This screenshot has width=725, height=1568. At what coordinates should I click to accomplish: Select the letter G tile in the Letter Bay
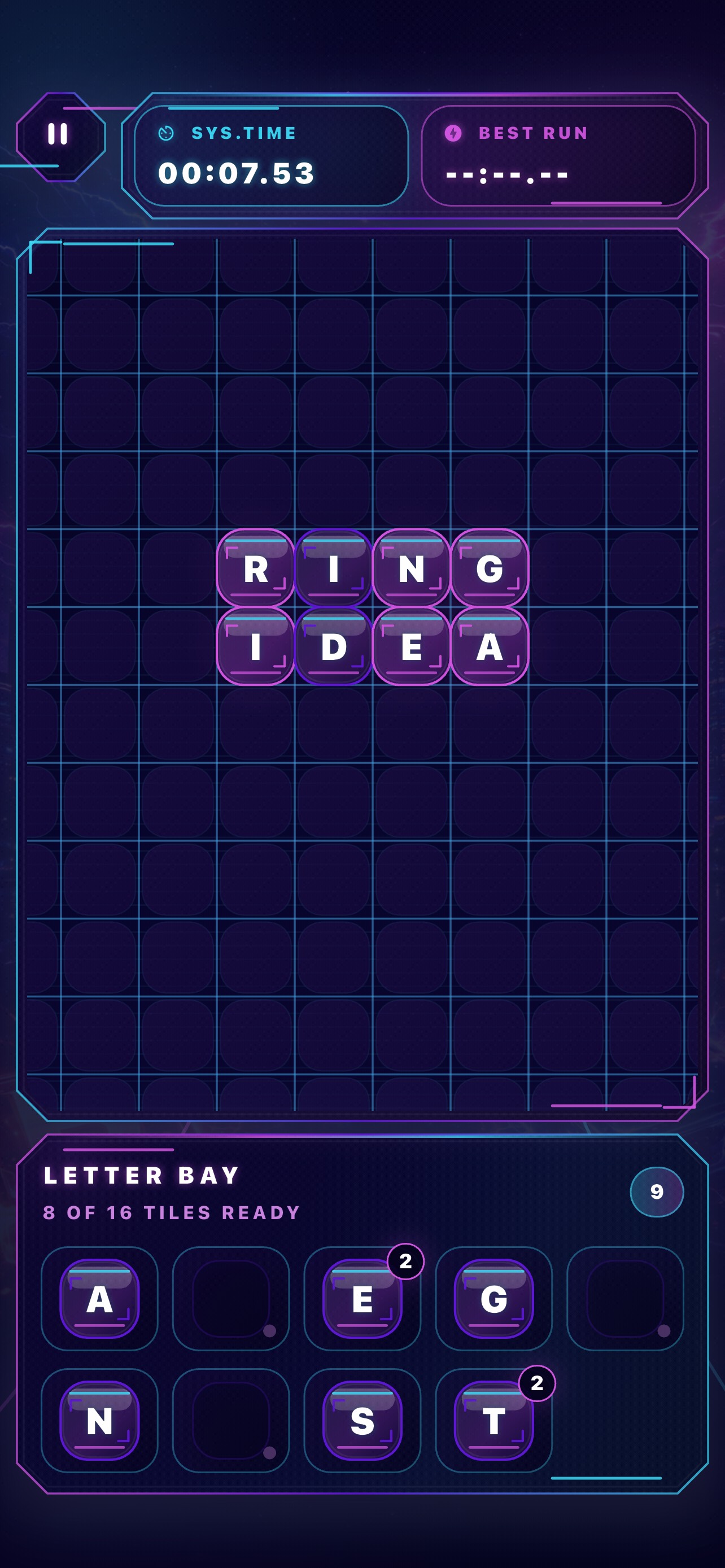click(x=494, y=1299)
